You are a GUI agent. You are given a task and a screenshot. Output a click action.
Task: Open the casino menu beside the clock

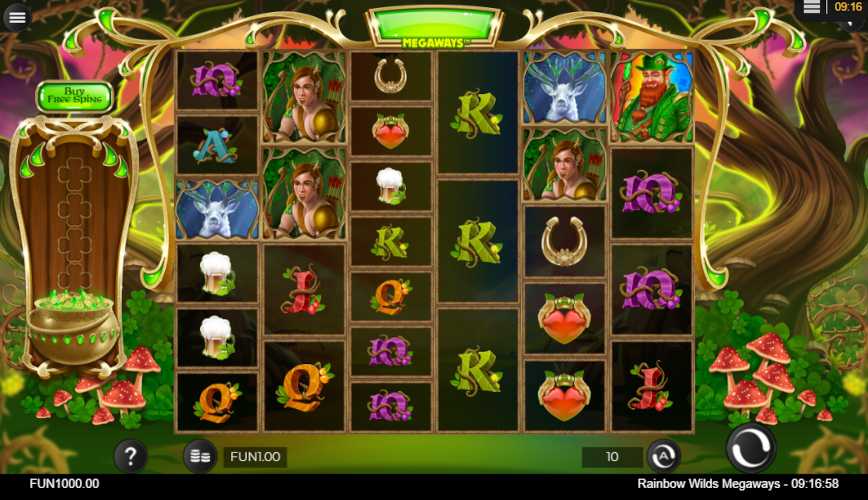[x=812, y=8]
